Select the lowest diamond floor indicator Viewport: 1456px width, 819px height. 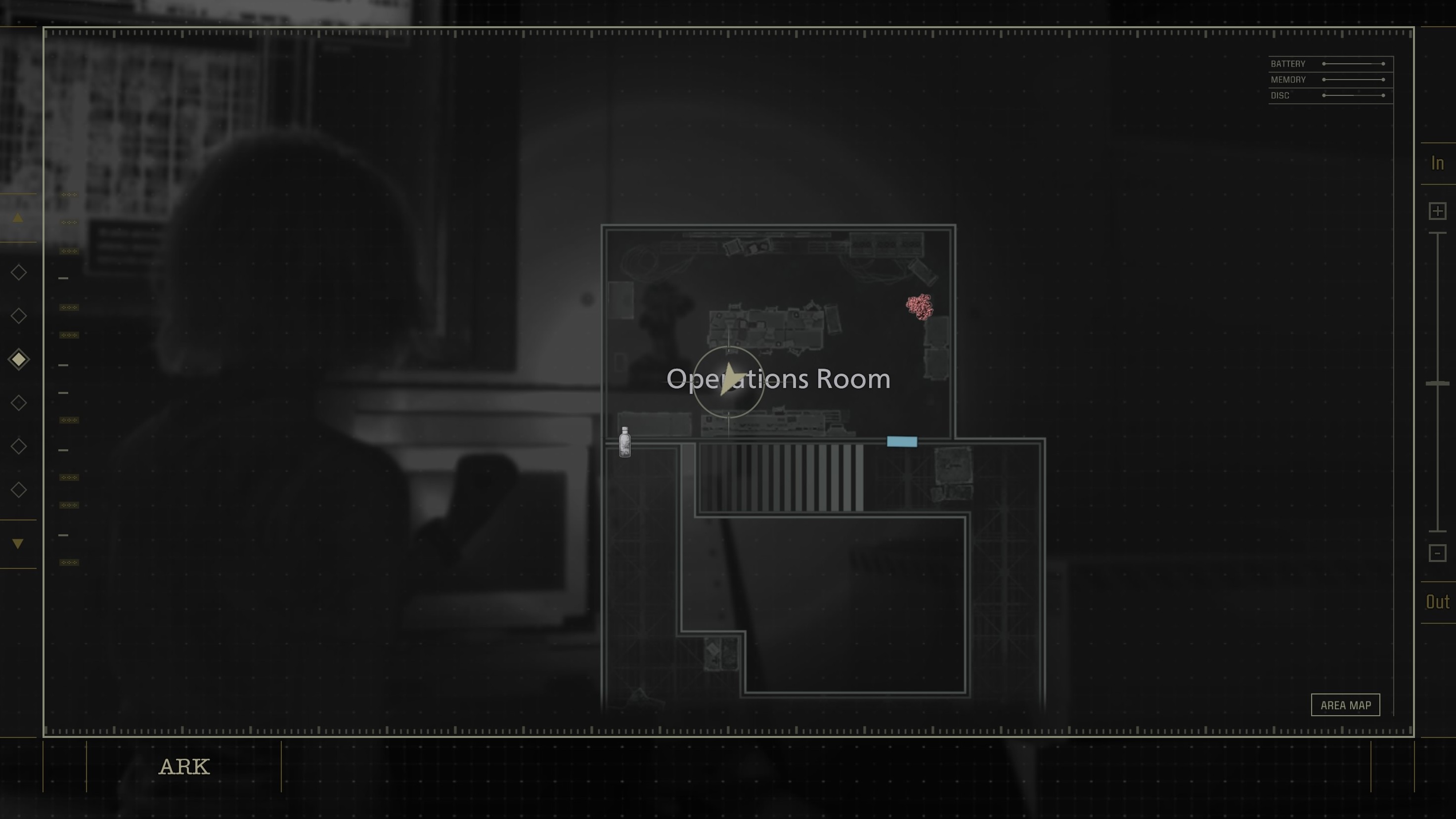click(19, 490)
